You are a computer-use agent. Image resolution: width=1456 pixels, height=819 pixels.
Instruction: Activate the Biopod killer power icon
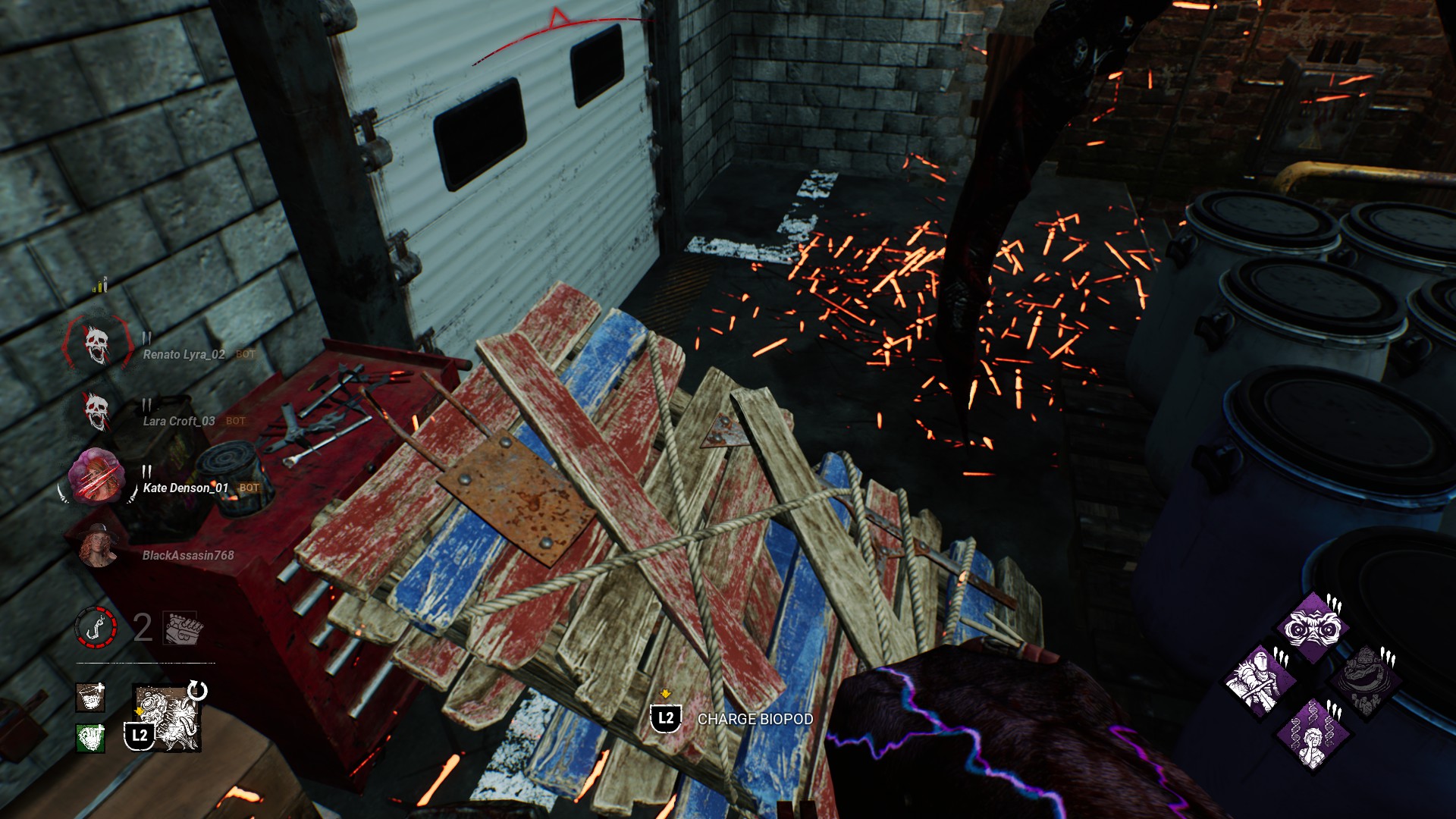coord(168,717)
